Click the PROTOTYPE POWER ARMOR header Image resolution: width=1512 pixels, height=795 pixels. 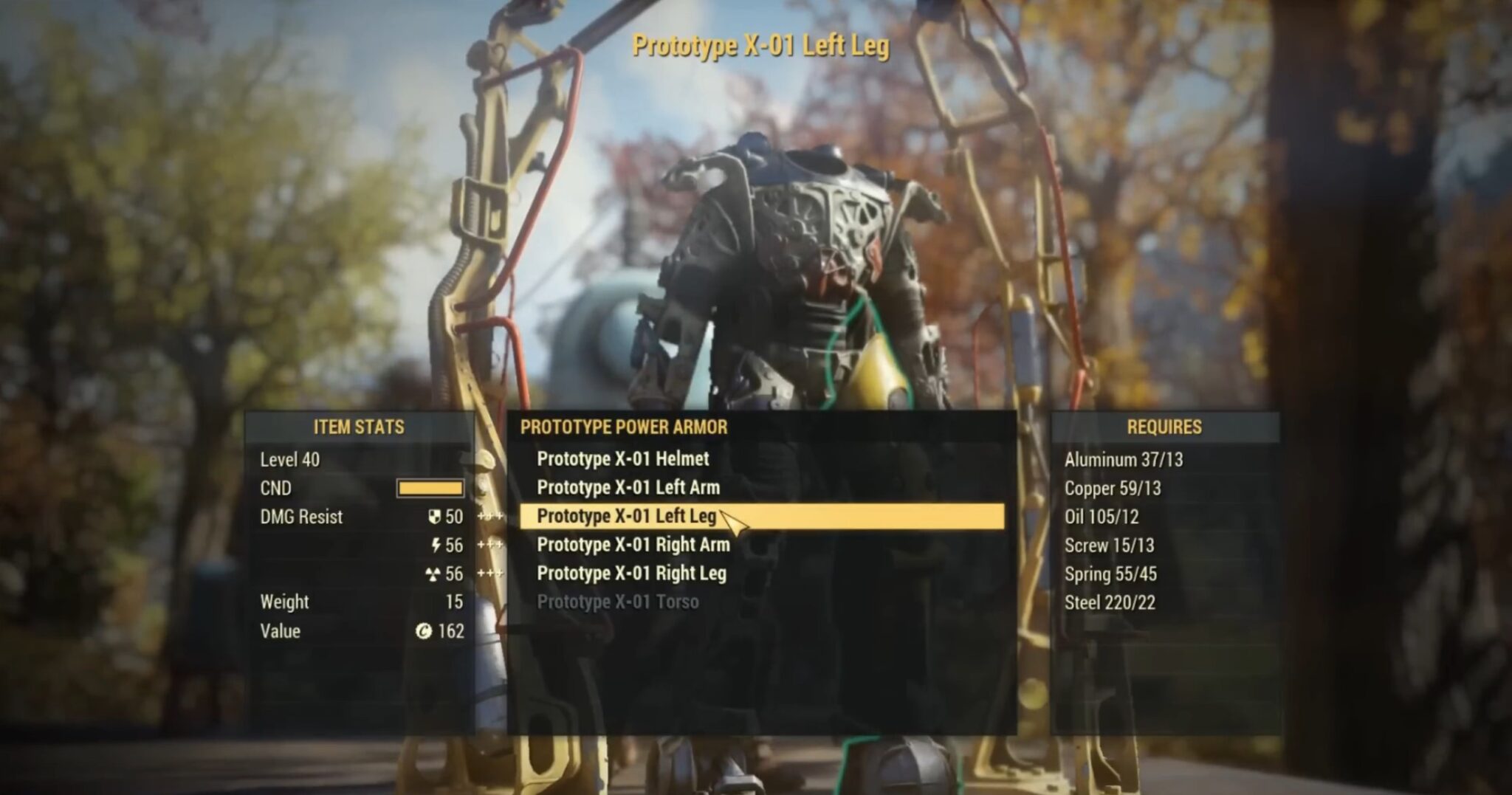tap(624, 427)
